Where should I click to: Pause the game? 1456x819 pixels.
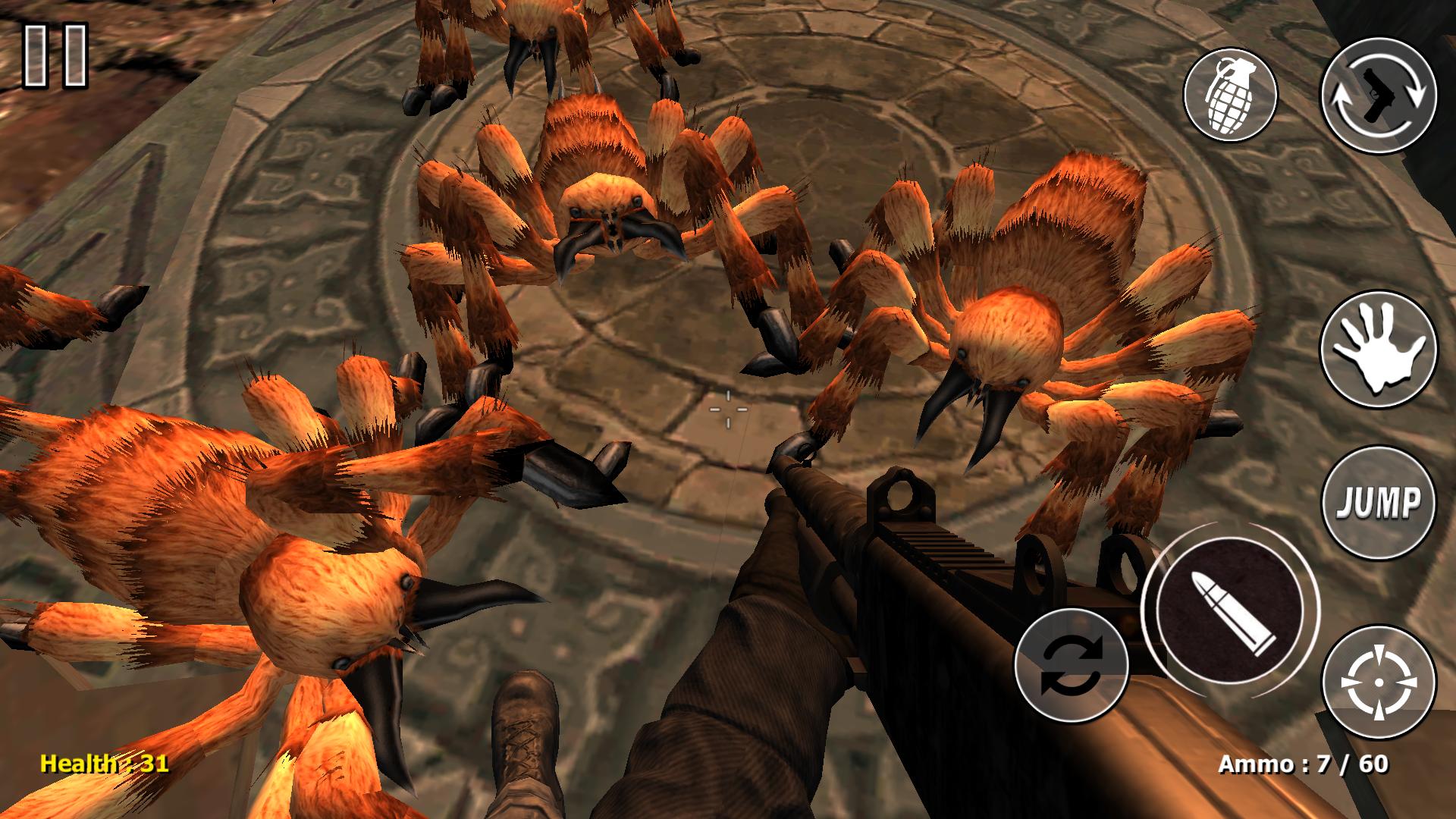pos(55,55)
